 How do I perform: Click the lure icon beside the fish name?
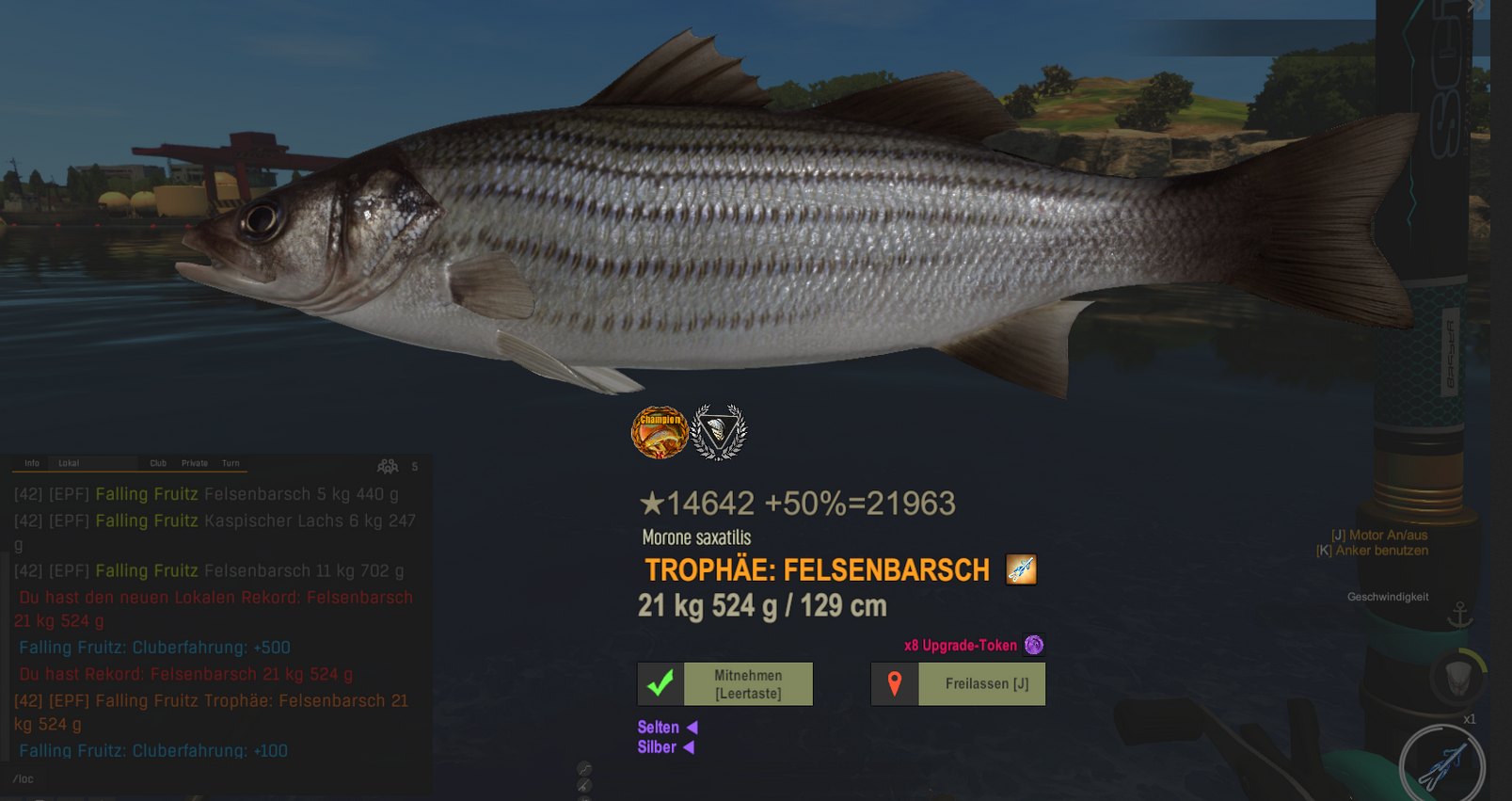pyautogui.click(x=1021, y=569)
